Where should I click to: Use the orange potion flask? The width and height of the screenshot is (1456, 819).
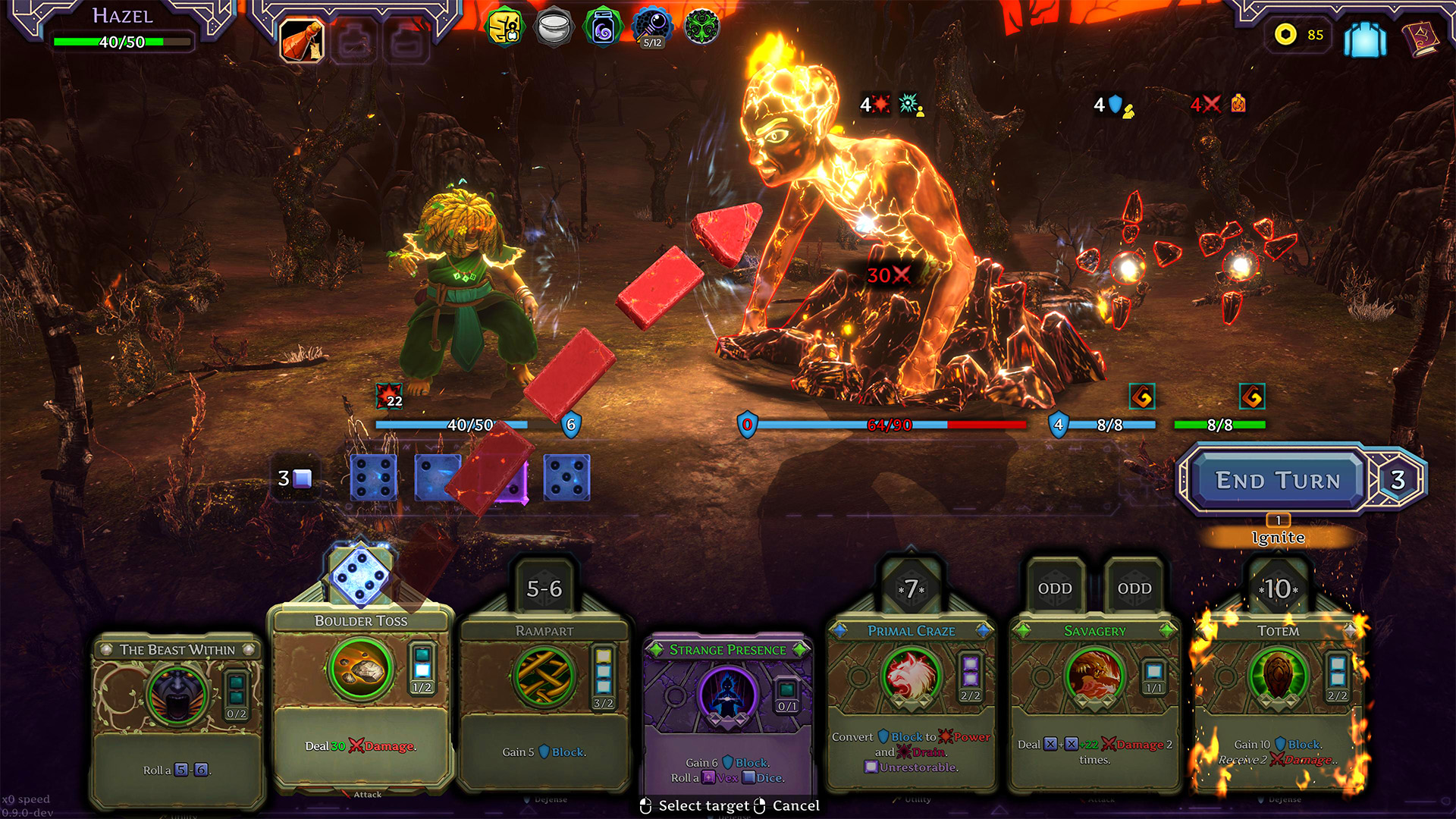[x=303, y=40]
